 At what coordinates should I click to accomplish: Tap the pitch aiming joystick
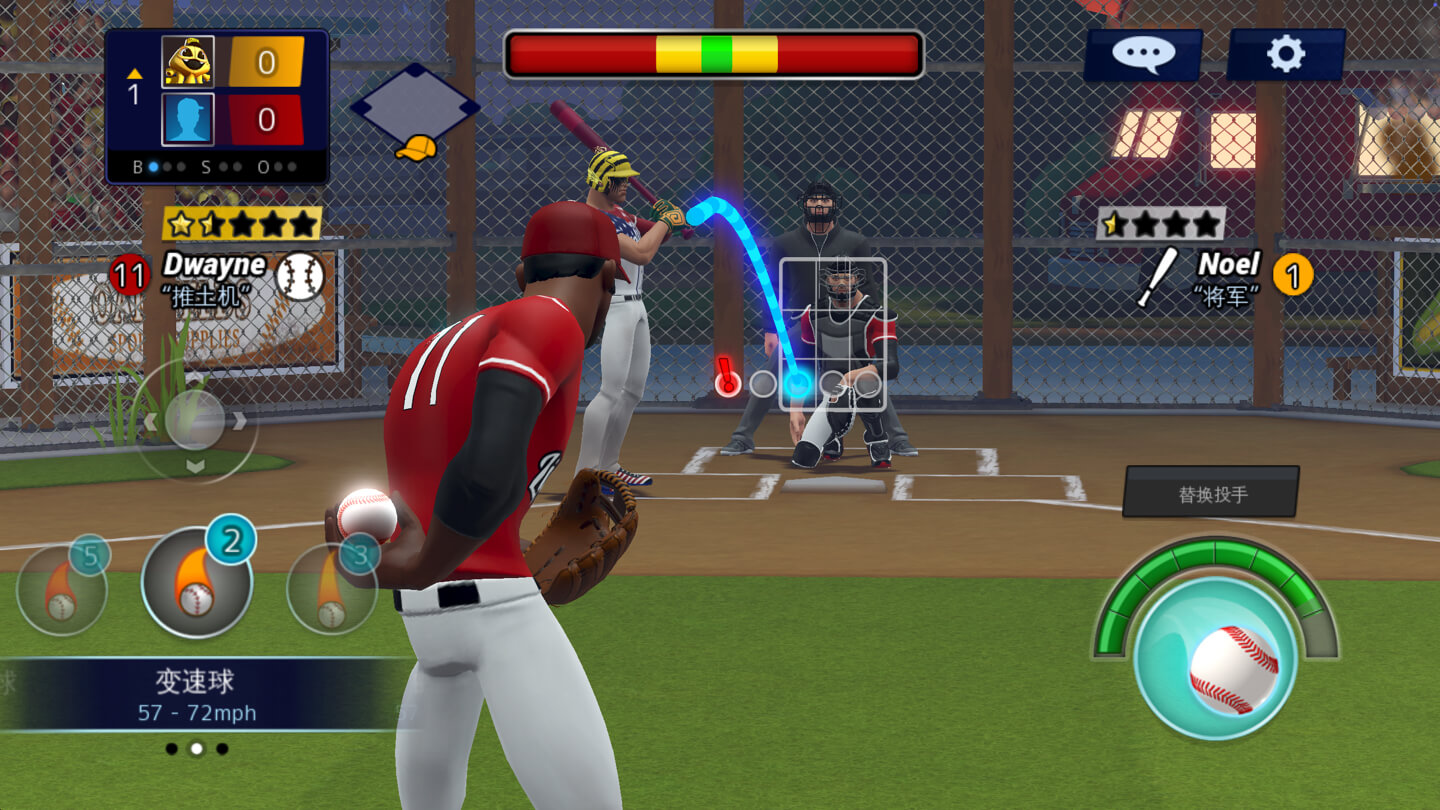pos(195,420)
